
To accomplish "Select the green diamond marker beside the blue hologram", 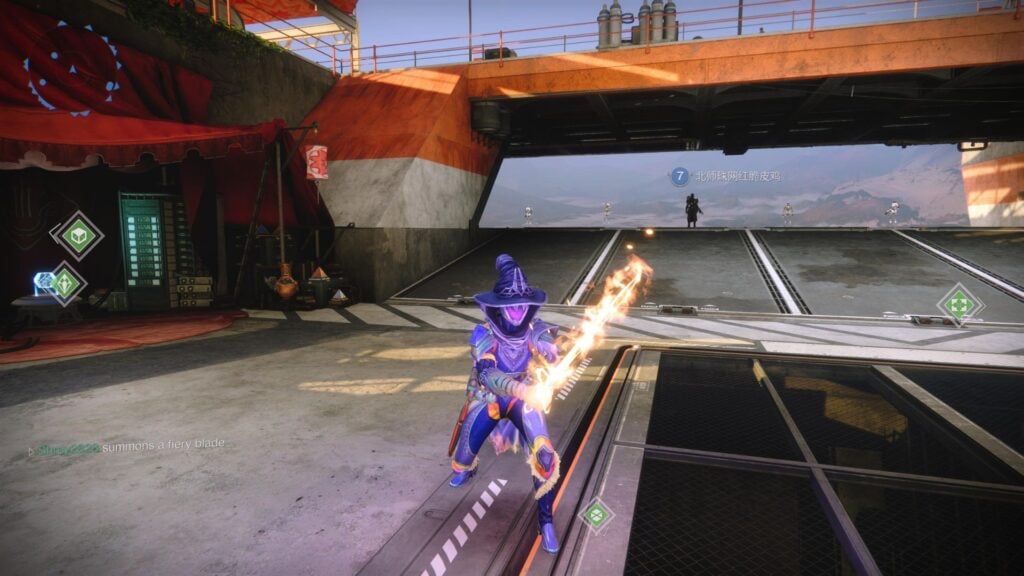I will pos(66,283).
